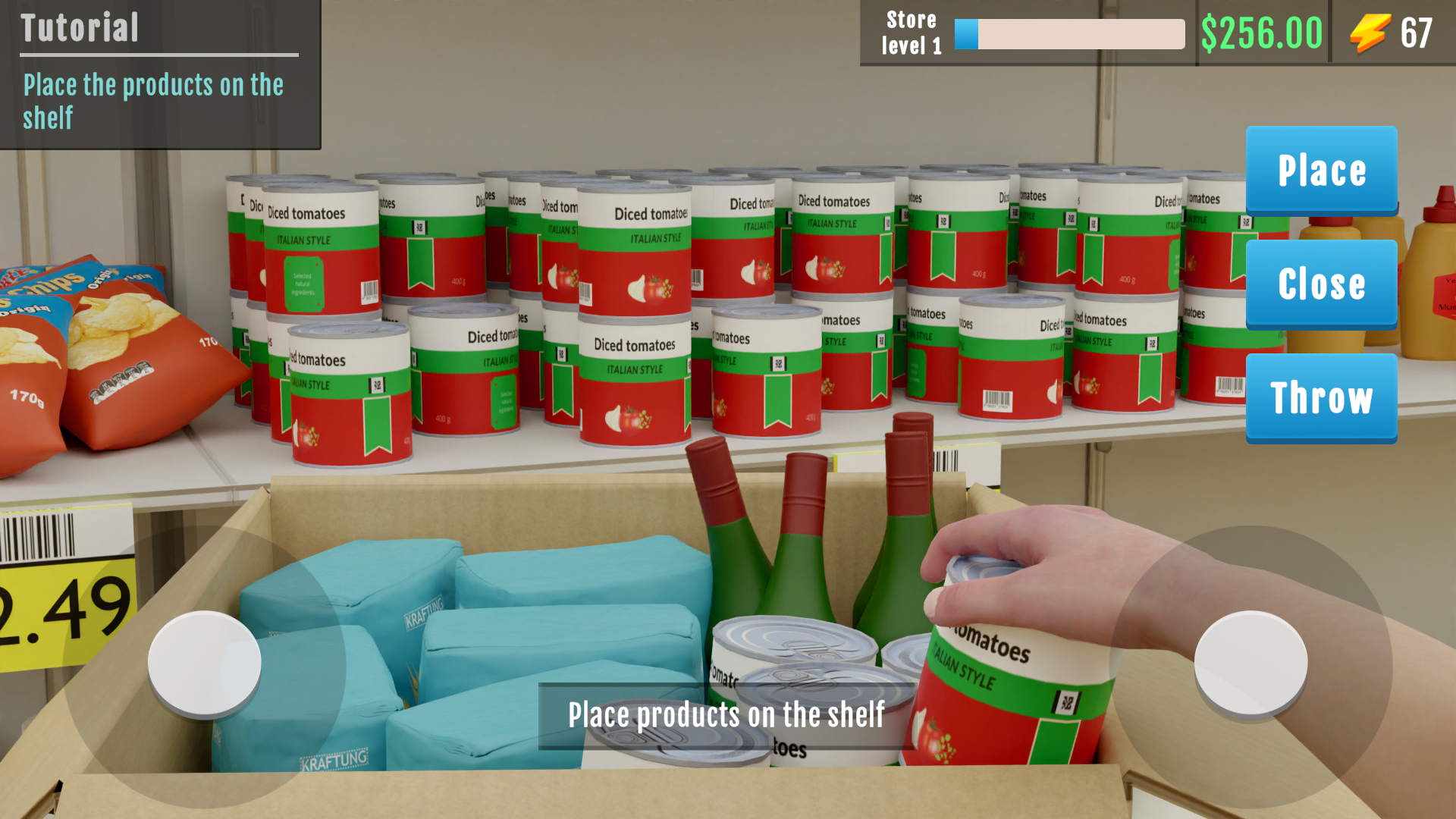Tap the lightning energy icon
This screenshot has width=1456, height=819.
(1370, 33)
